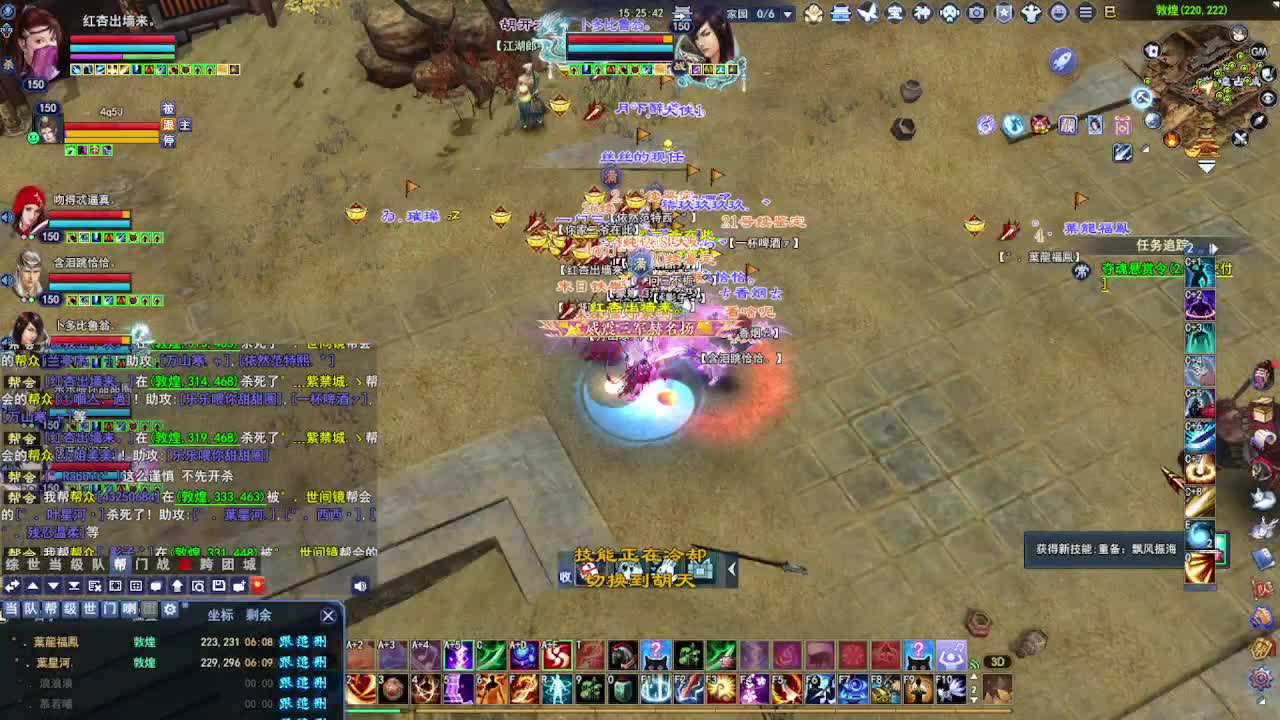Image resolution: width=1280 pixels, height=720 pixels.
Task: Collapse the 任务追踪 quest tracker with its arrow
Action: 1214,248
